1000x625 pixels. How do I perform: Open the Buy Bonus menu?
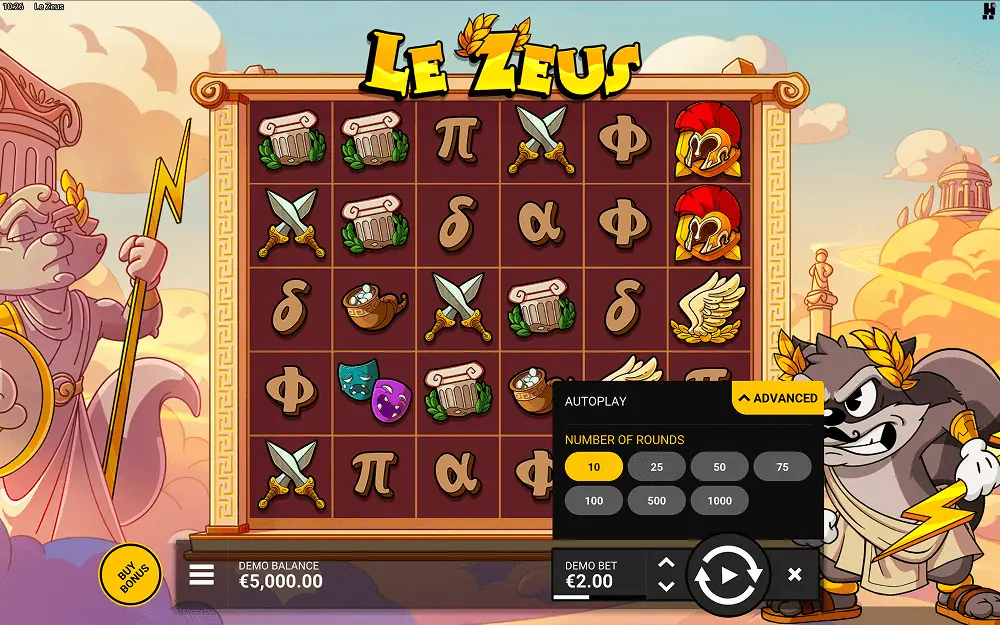[130, 574]
